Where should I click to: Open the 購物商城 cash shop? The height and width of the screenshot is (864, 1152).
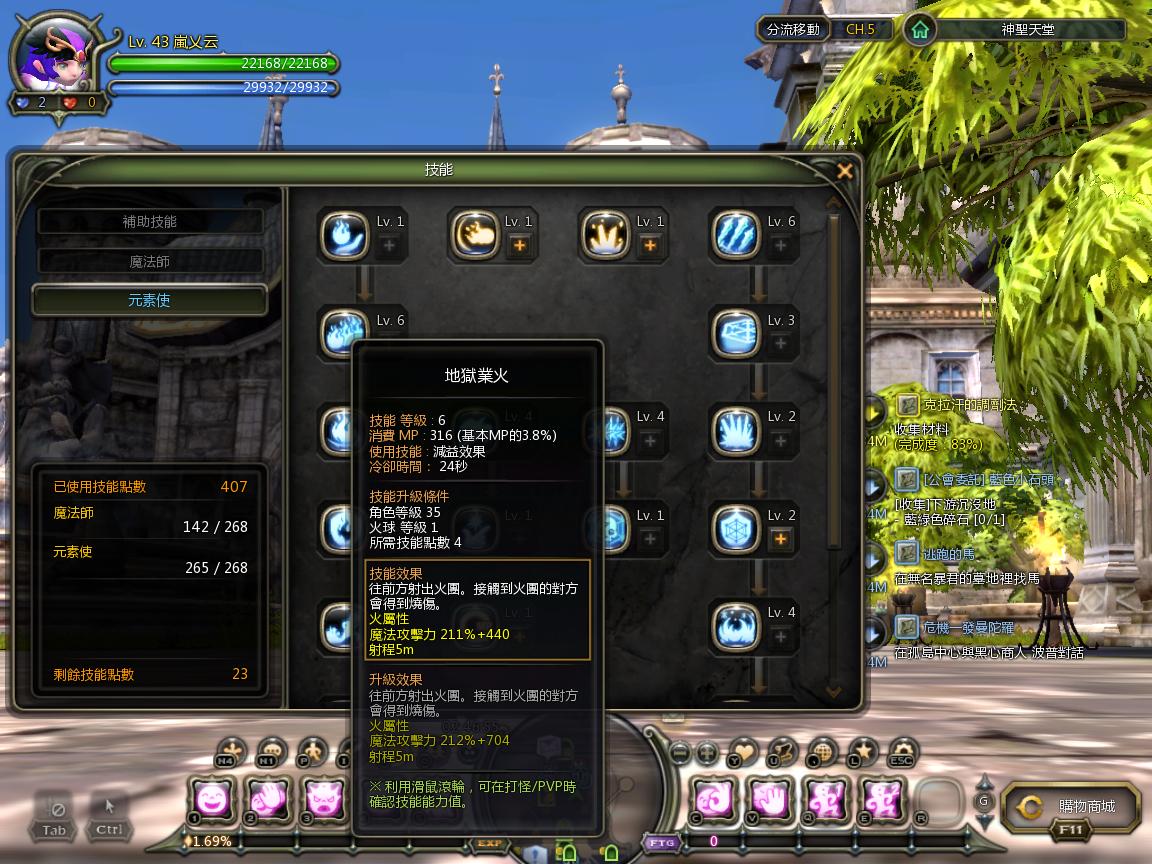click(x=1070, y=806)
